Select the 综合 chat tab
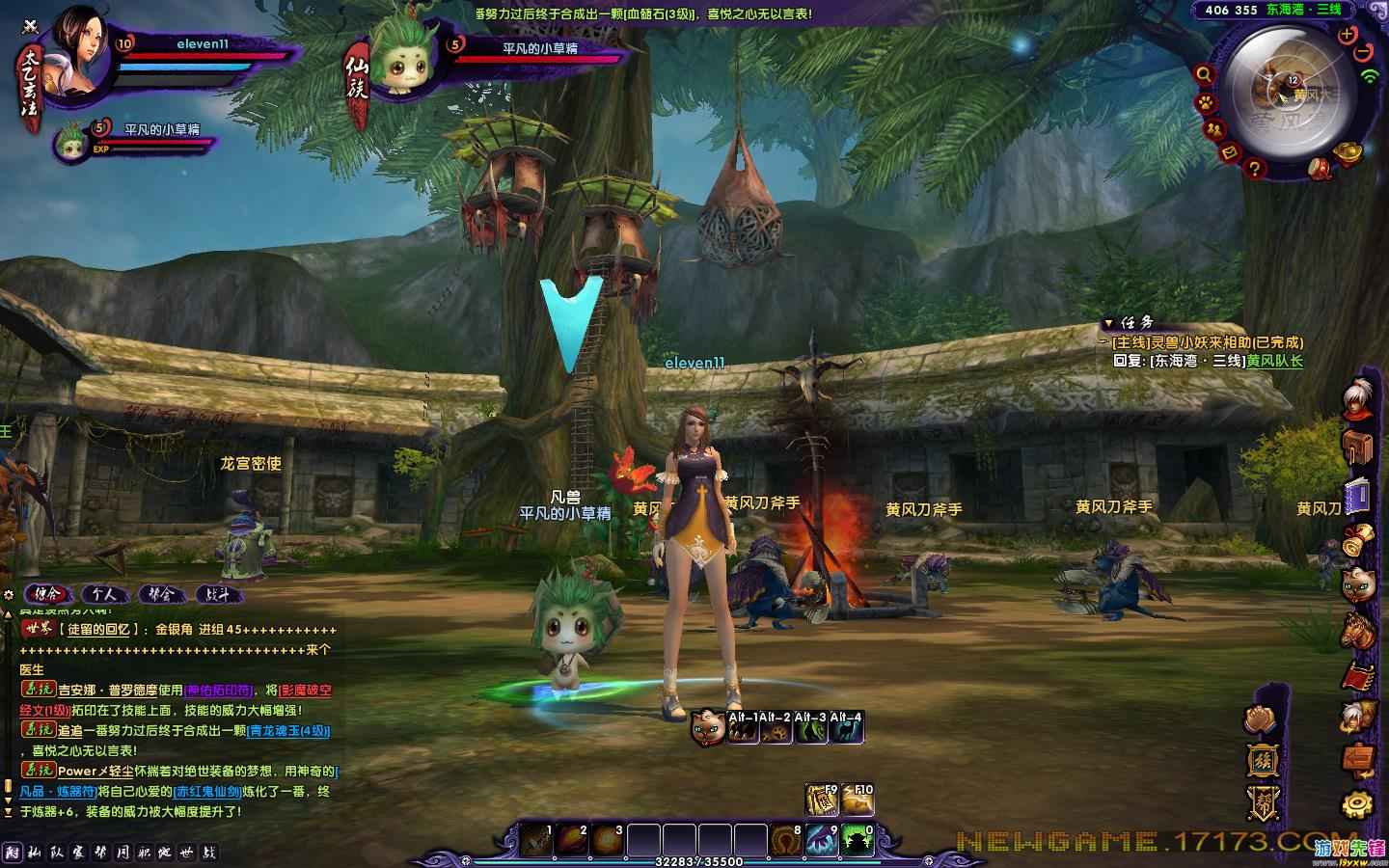 [46, 594]
